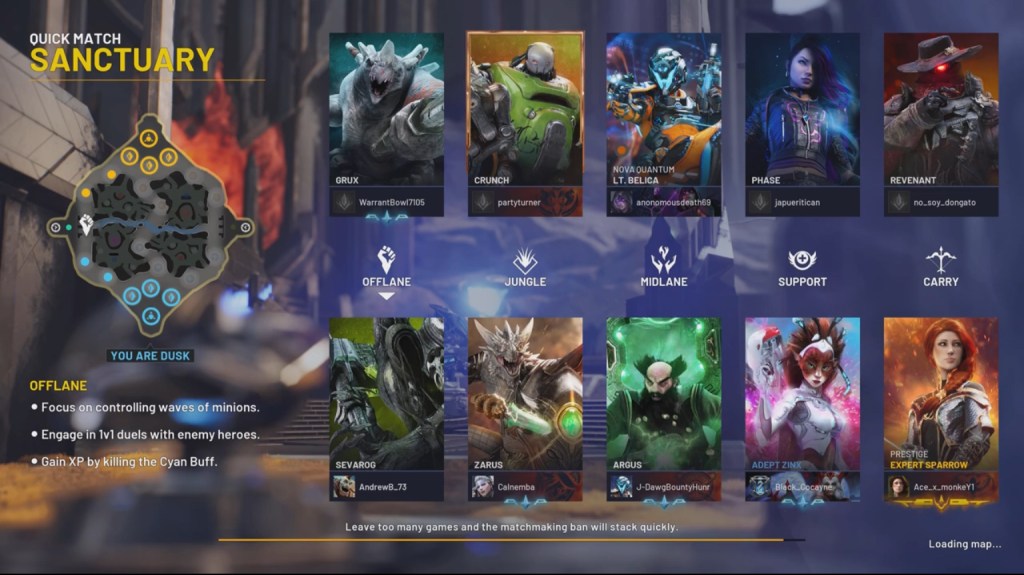Screen dimensions: 1024x575
Task: Click player name no_soy_dongato
Action: point(945,202)
